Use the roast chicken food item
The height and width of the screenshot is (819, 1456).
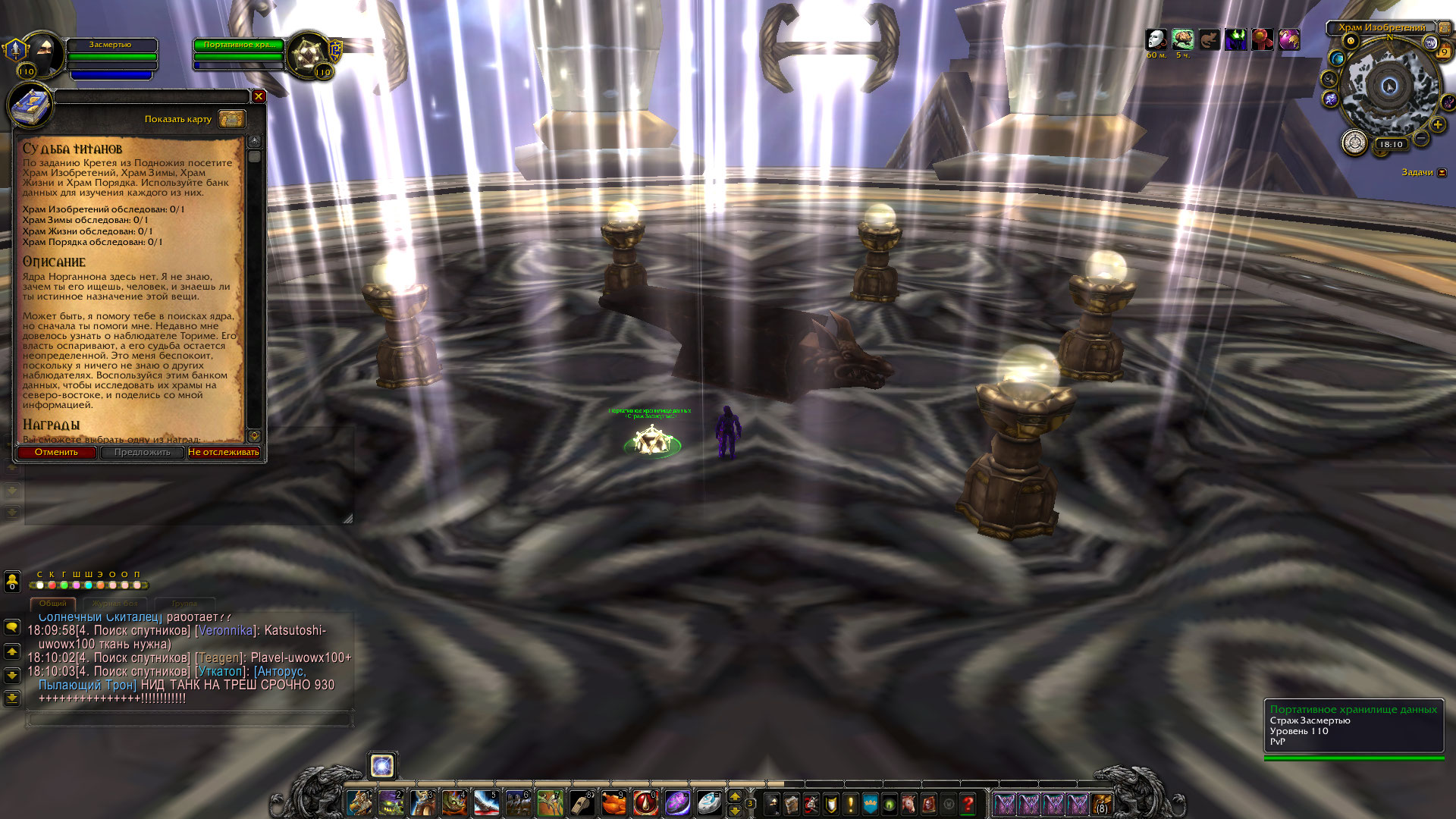pyautogui.click(x=613, y=802)
